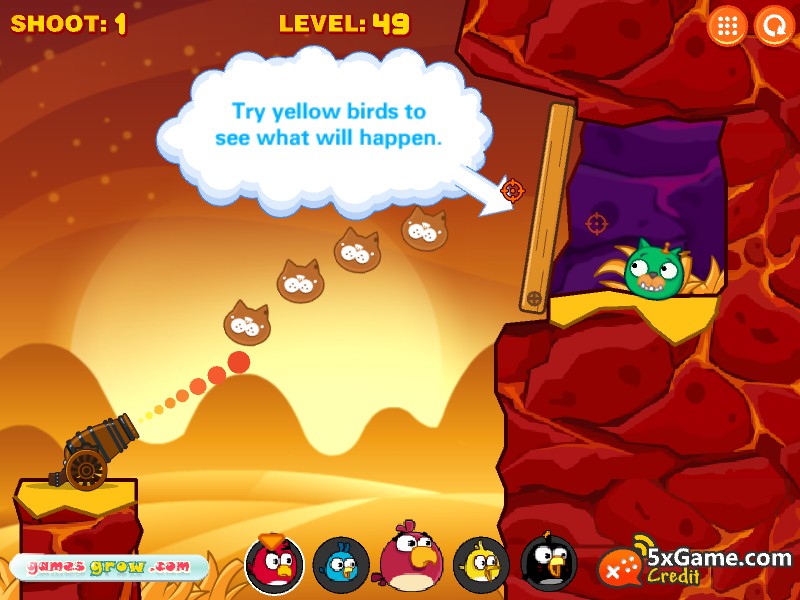Select the yellow bird ammo
The image size is (800, 600).
click(481, 565)
